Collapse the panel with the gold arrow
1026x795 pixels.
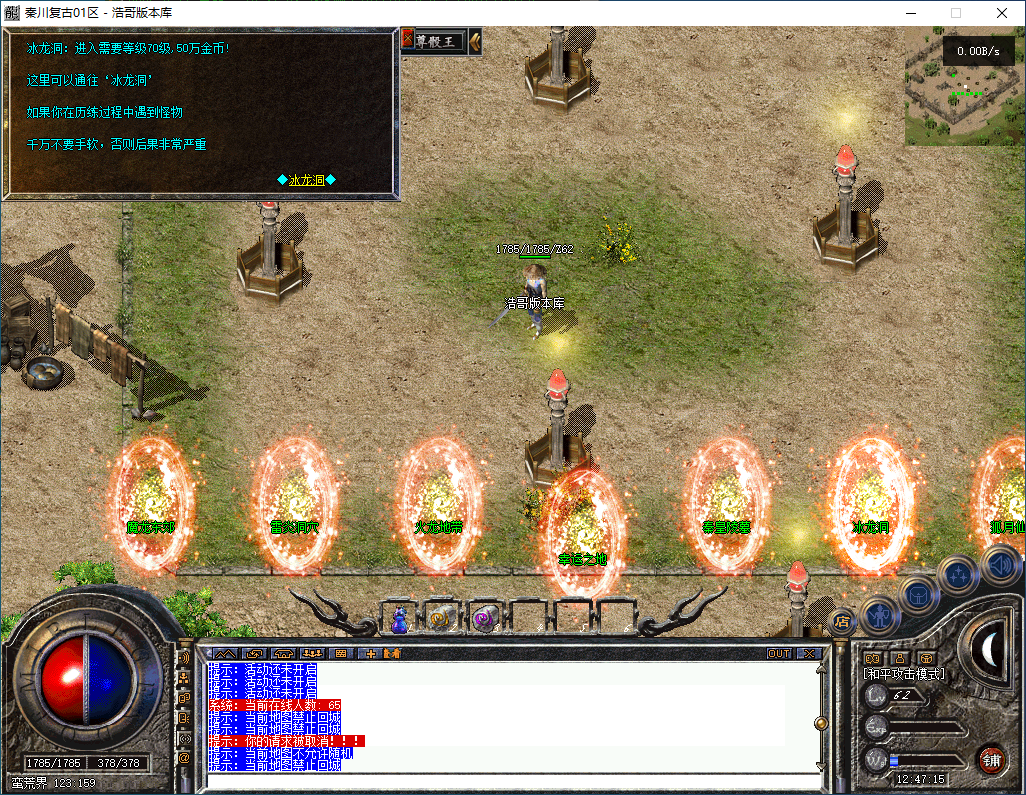coord(475,41)
